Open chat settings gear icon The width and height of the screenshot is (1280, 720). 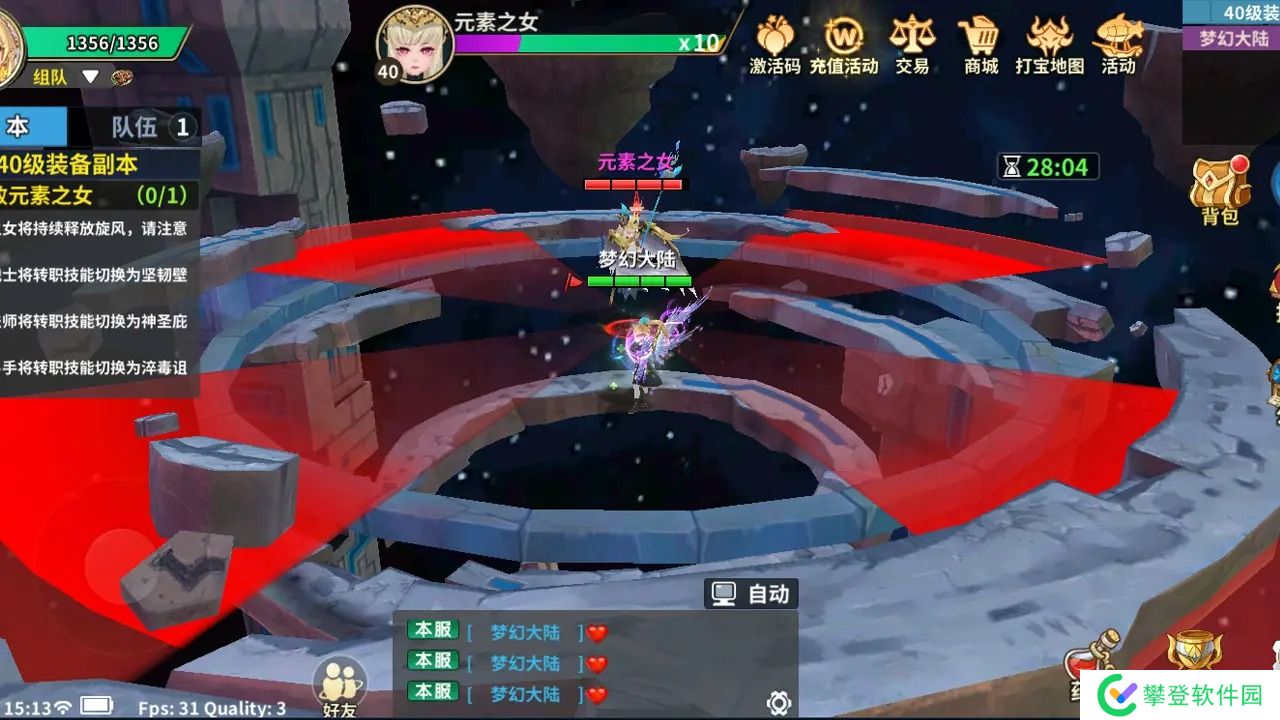[780, 701]
